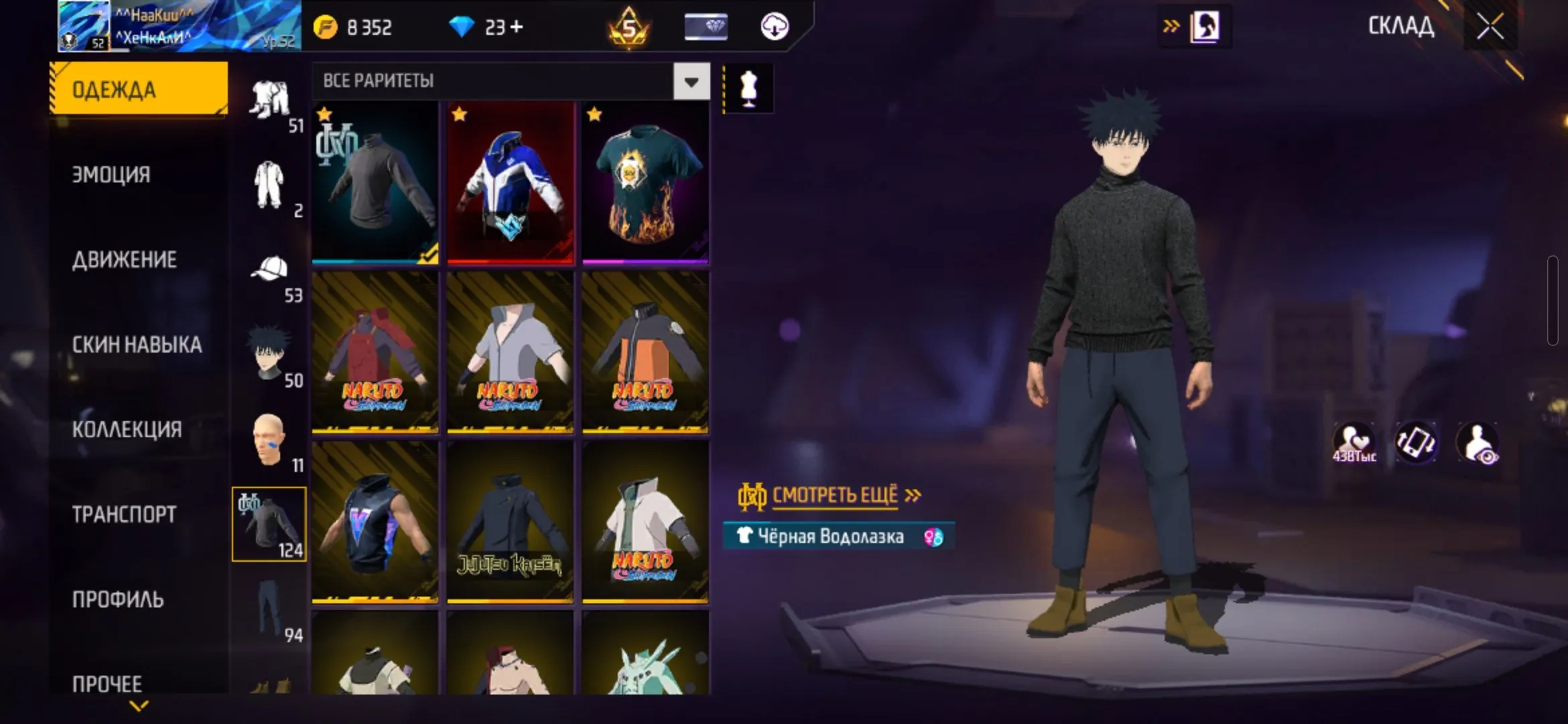This screenshot has height=724, width=1568.
Task: Open the СМОТРЕТЬ ЕЩЁ link
Action: click(836, 495)
